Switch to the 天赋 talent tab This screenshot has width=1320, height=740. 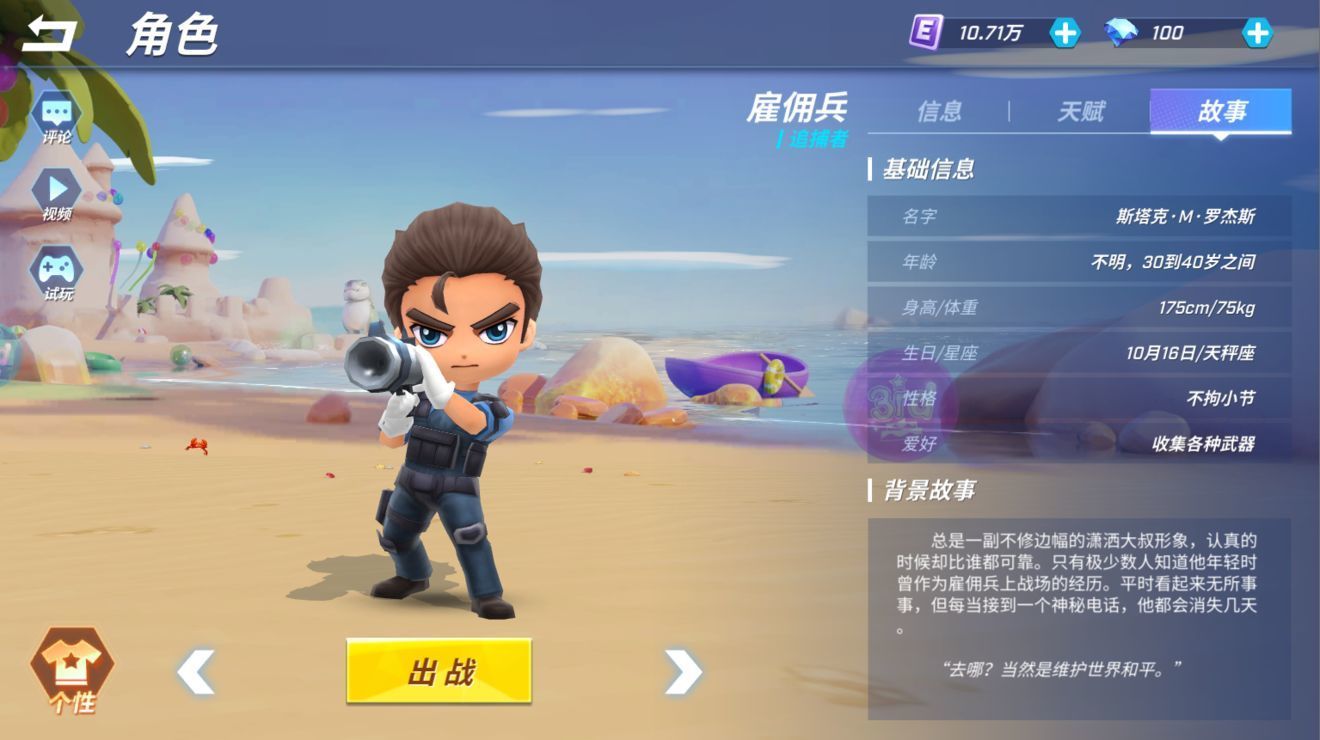click(x=1081, y=111)
